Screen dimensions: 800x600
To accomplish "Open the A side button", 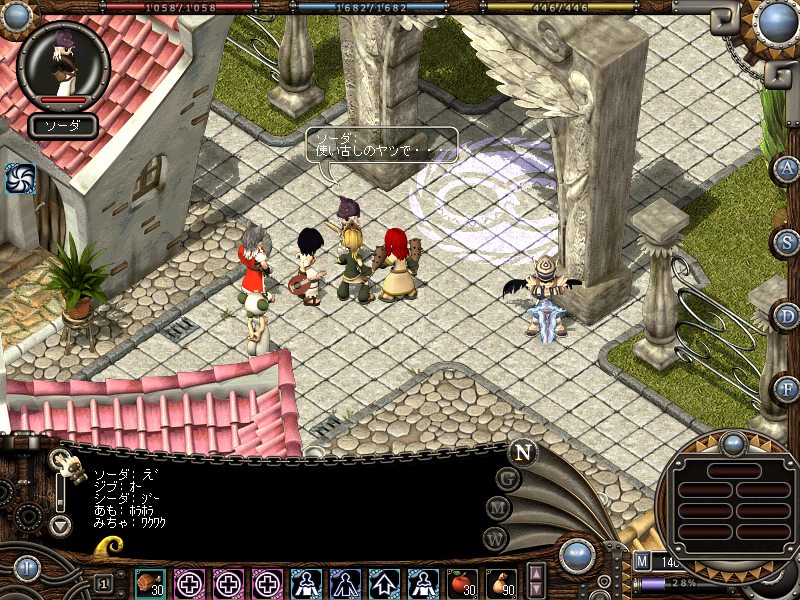I will tap(788, 168).
